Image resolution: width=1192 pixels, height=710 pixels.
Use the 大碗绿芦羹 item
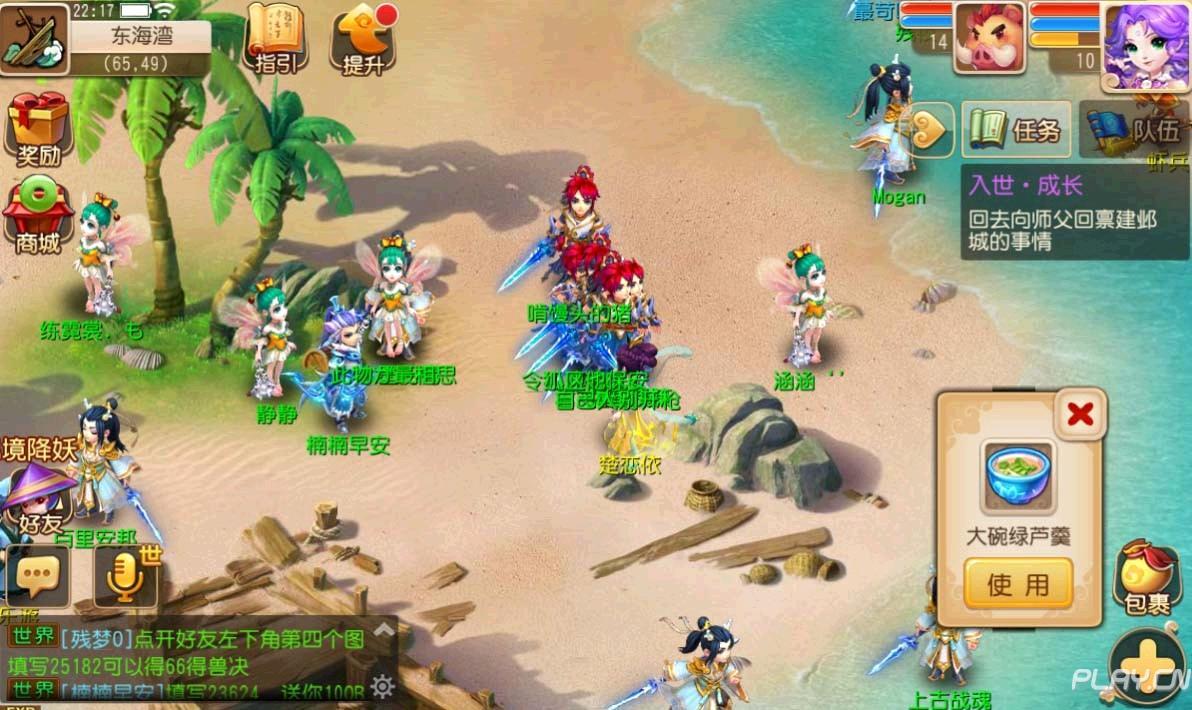point(1018,584)
